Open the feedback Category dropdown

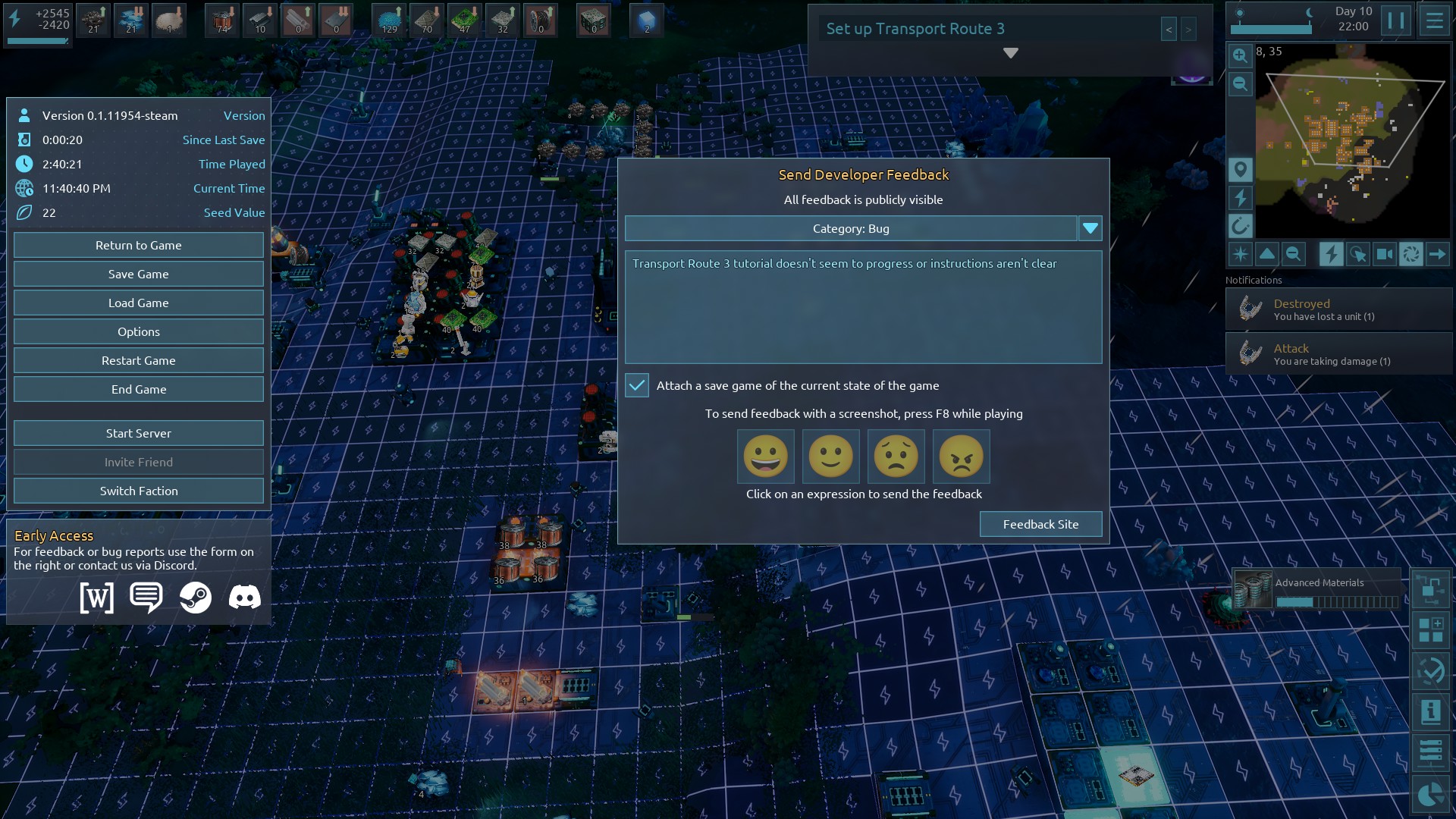pos(1090,228)
